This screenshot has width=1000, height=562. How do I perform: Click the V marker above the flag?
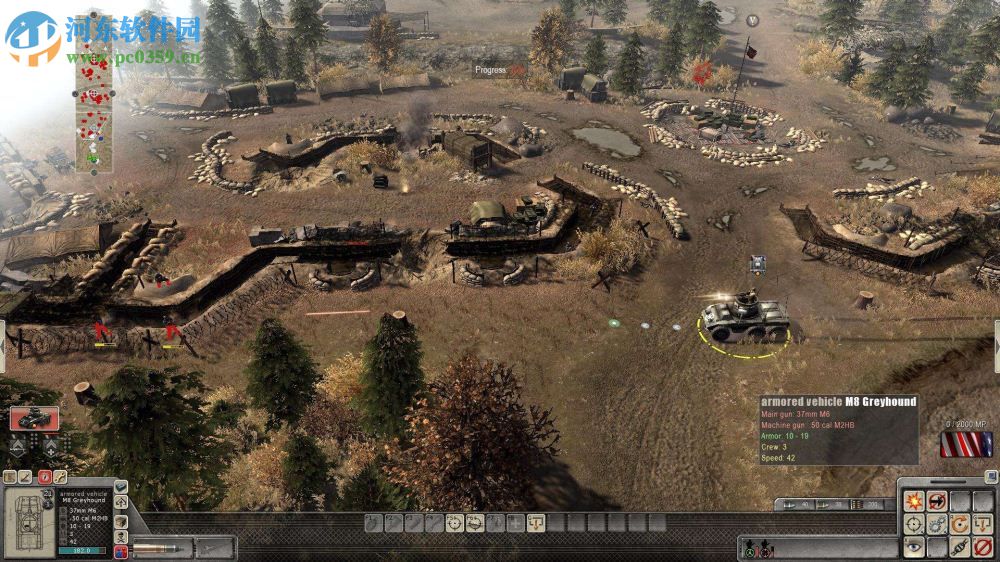752,20
